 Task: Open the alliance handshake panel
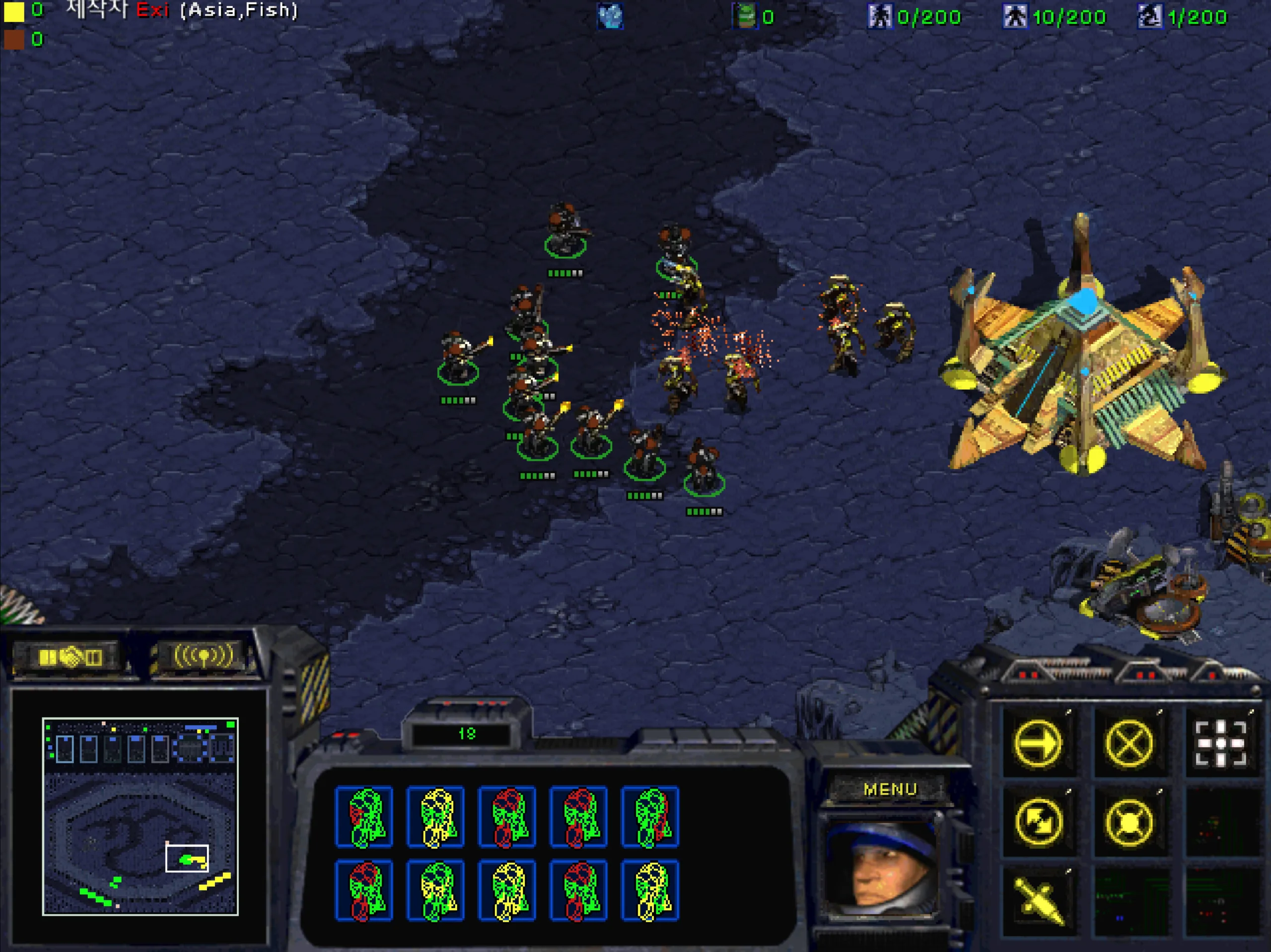[x=70, y=657]
